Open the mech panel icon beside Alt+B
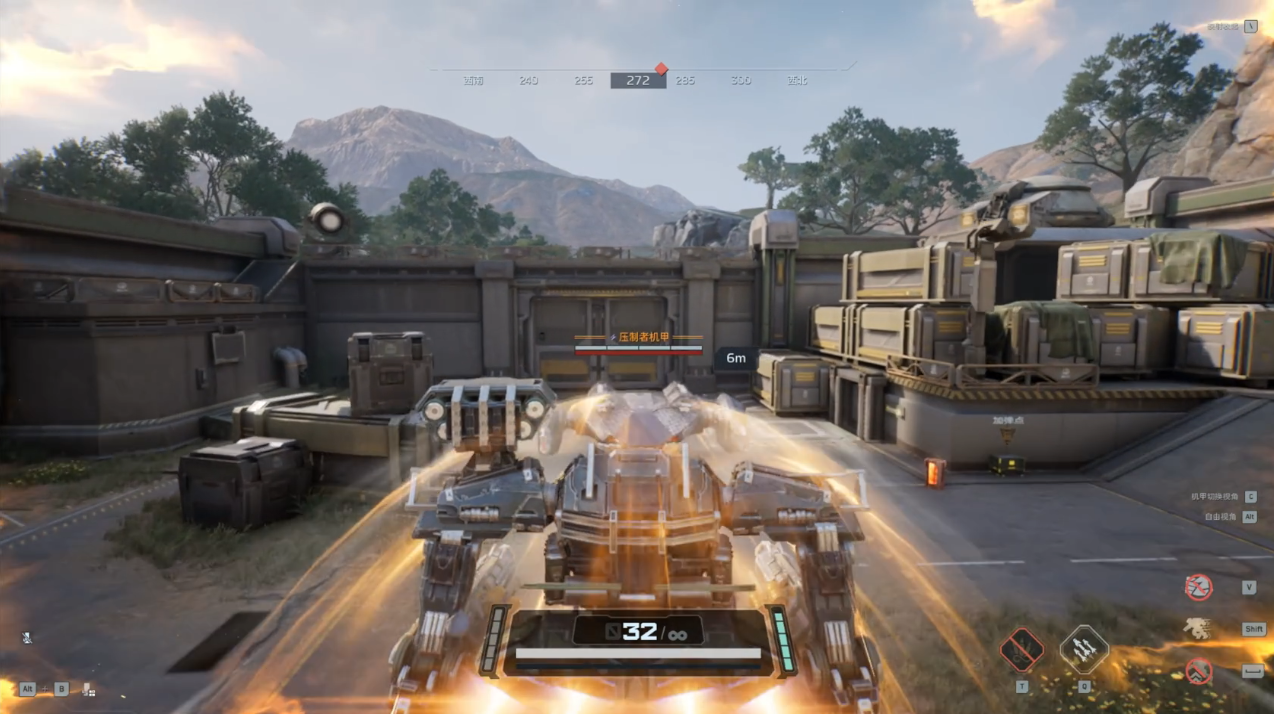The height and width of the screenshot is (714, 1274). [x=88, y=689]
